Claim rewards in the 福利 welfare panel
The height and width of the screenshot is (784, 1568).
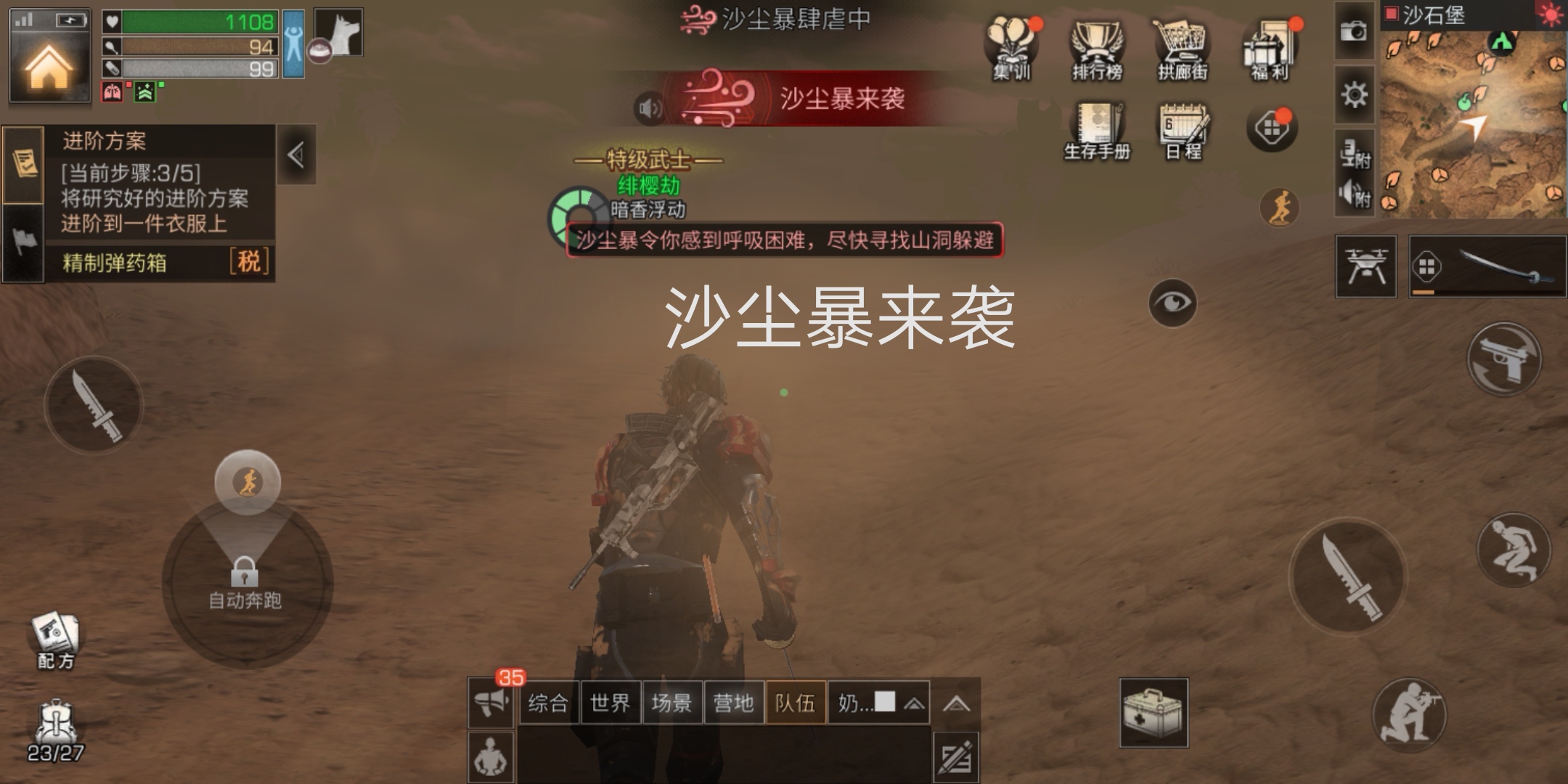(x=1269, y=49)
